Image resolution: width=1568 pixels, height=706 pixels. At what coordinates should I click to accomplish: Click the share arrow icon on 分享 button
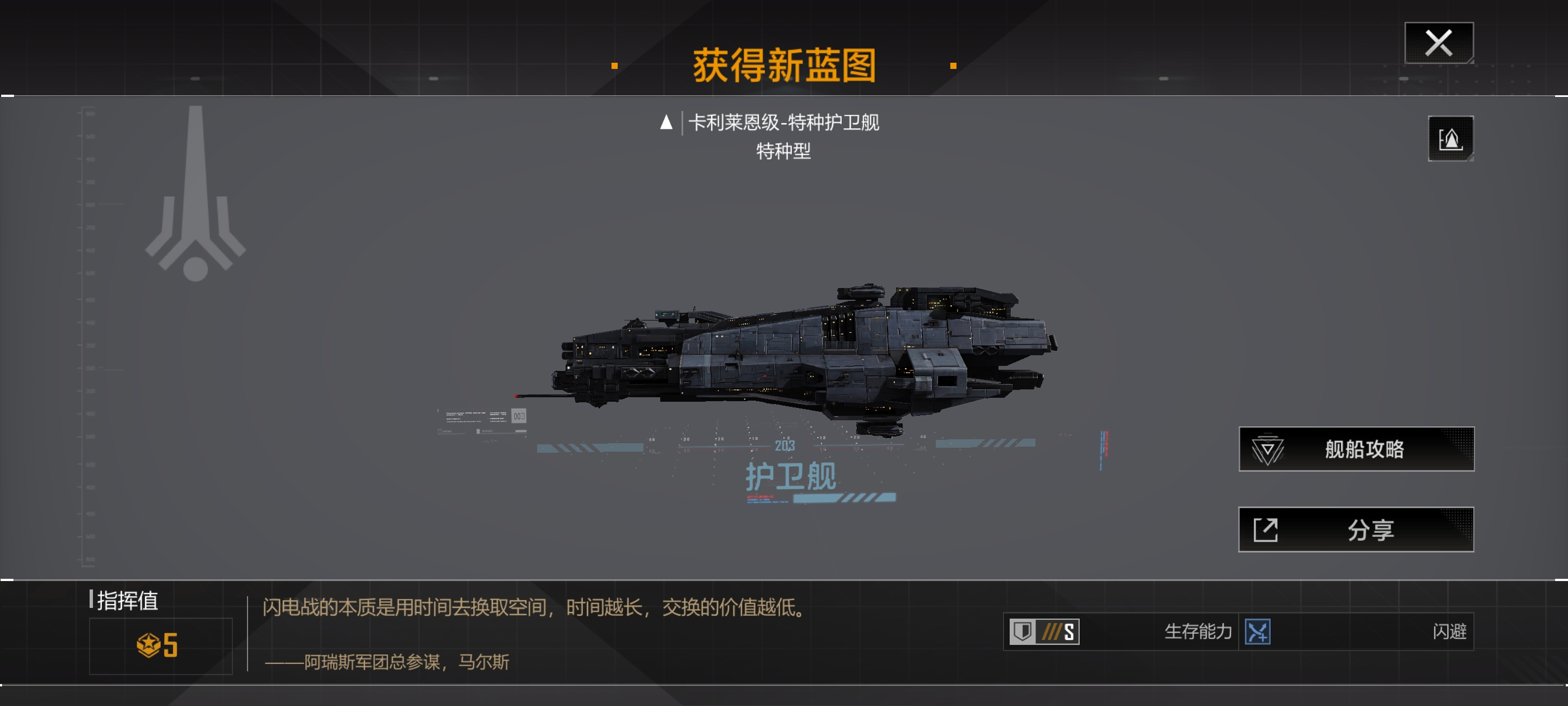[1267, 529]
